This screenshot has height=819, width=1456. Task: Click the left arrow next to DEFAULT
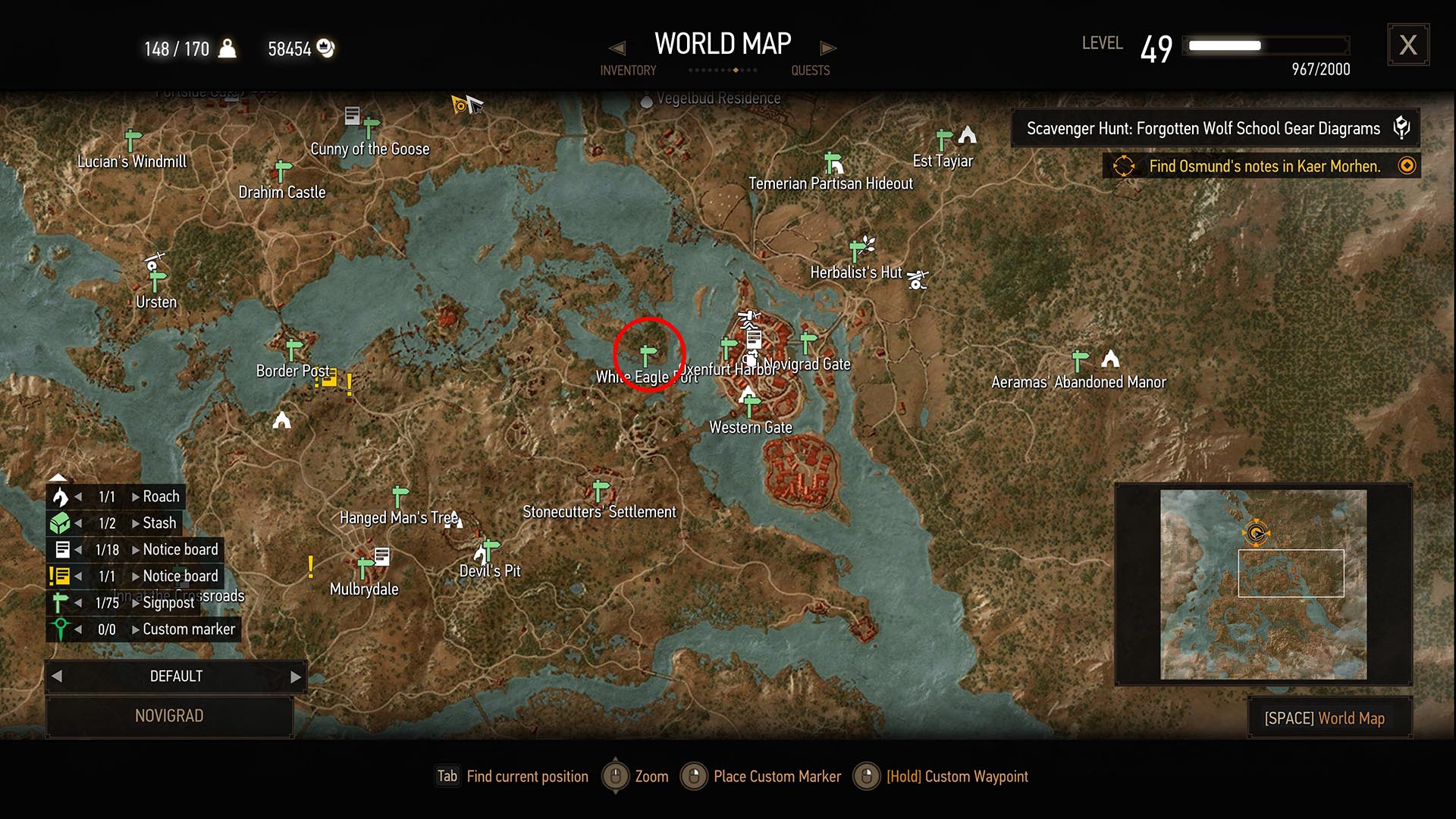57,676
